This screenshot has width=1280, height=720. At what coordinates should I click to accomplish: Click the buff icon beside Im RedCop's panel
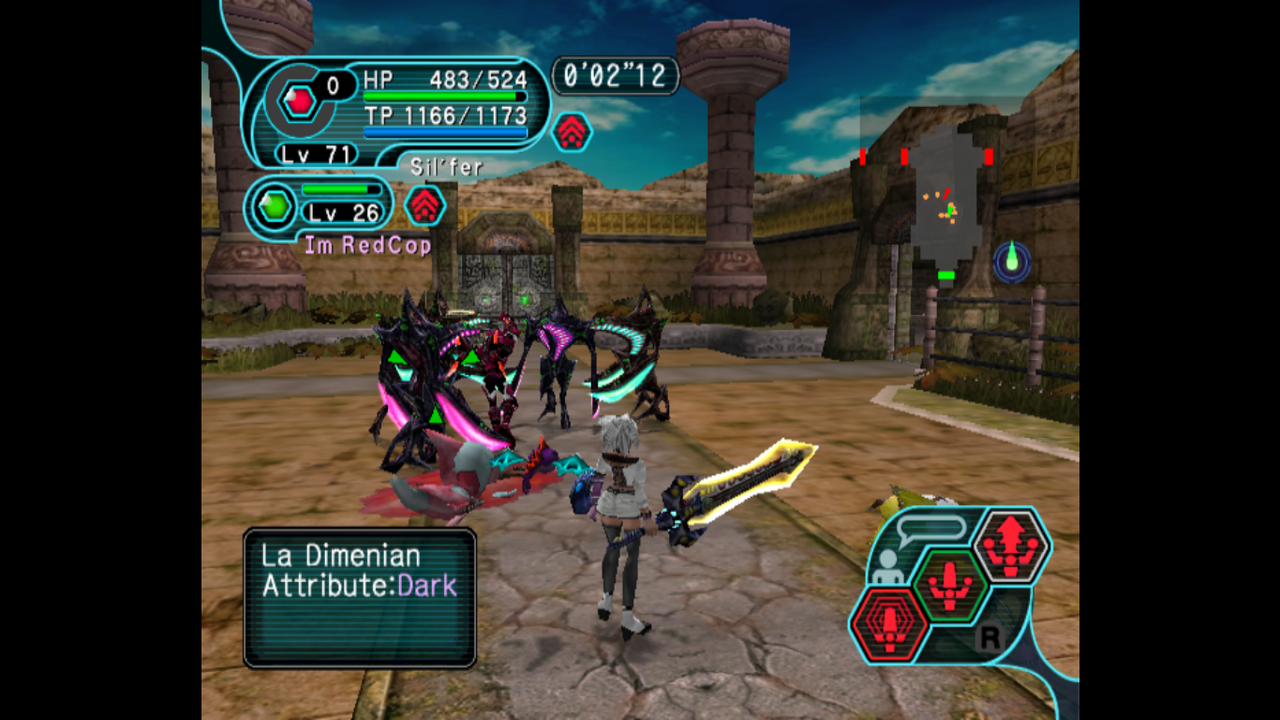425,206
